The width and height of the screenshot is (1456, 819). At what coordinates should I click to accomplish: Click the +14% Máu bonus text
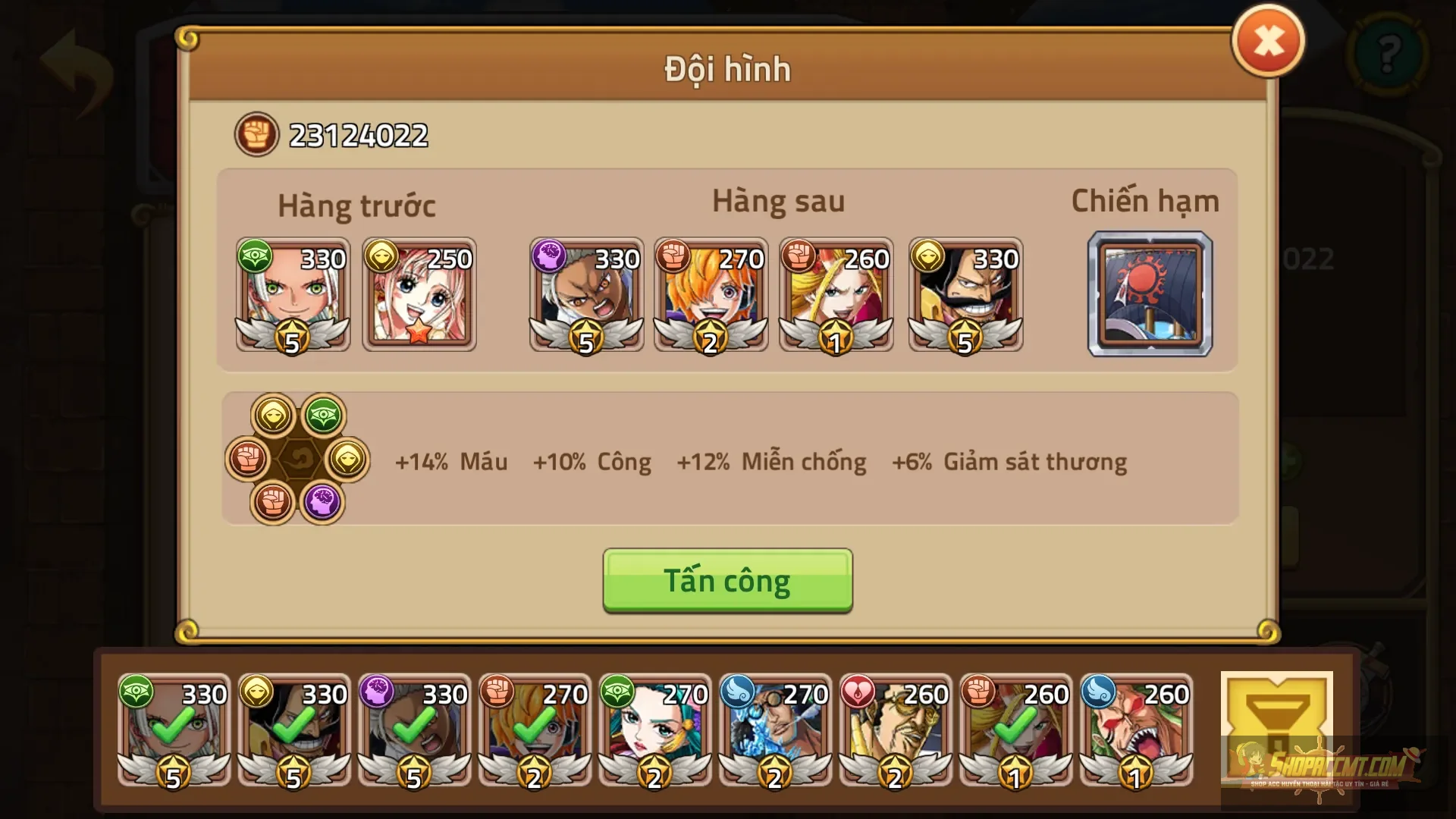(x=451, y=461)
